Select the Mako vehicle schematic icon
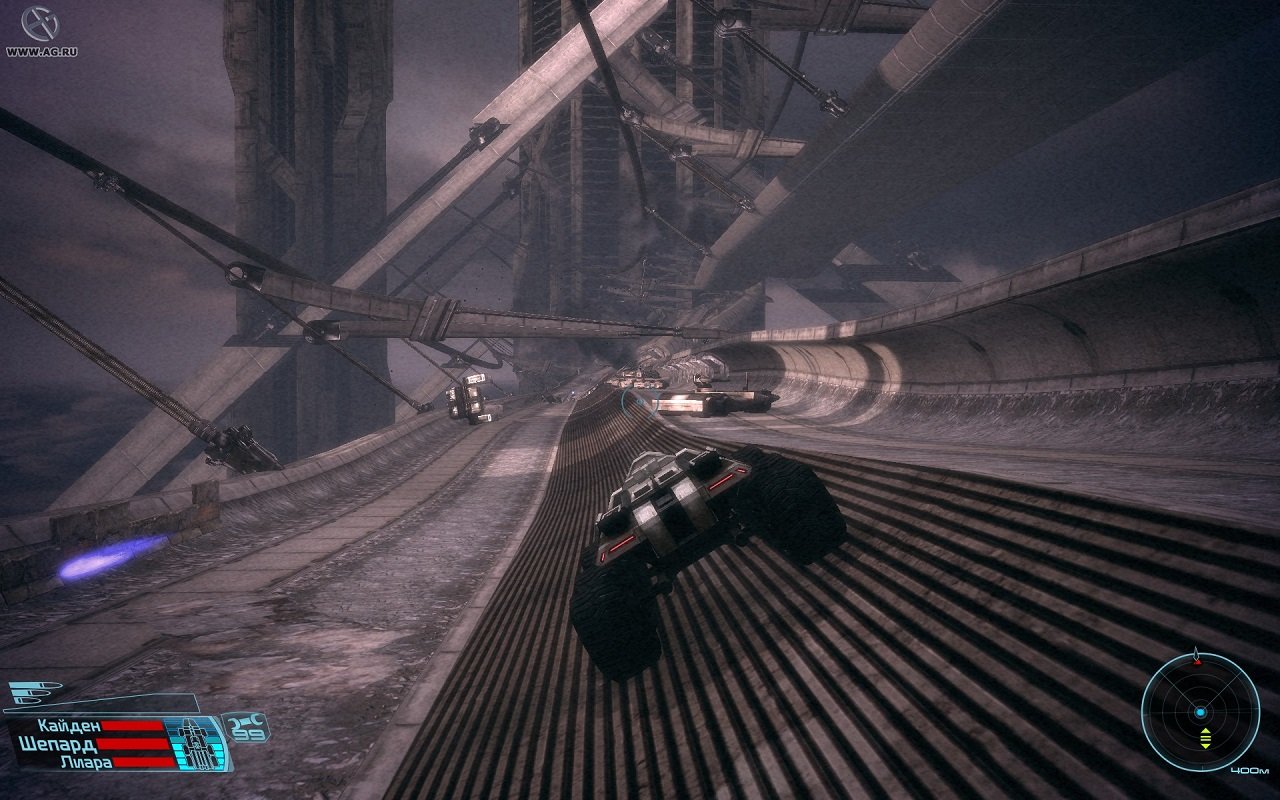 tap(196, 742)
